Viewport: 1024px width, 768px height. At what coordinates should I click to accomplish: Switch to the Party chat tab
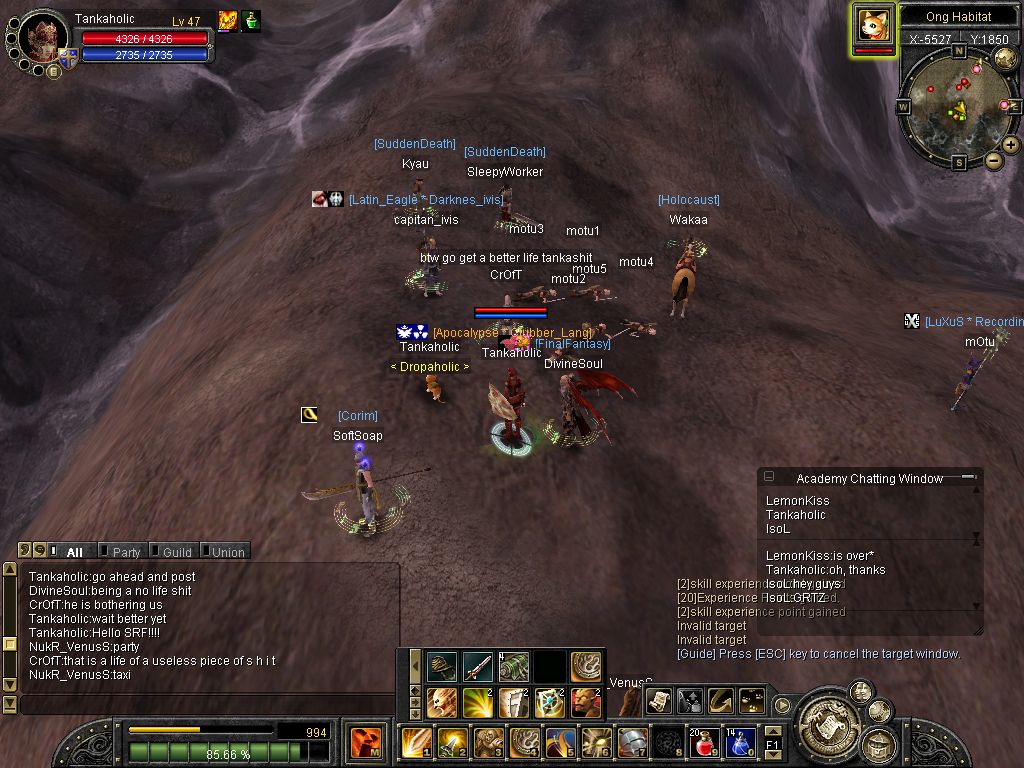click(x=125, y=552)
